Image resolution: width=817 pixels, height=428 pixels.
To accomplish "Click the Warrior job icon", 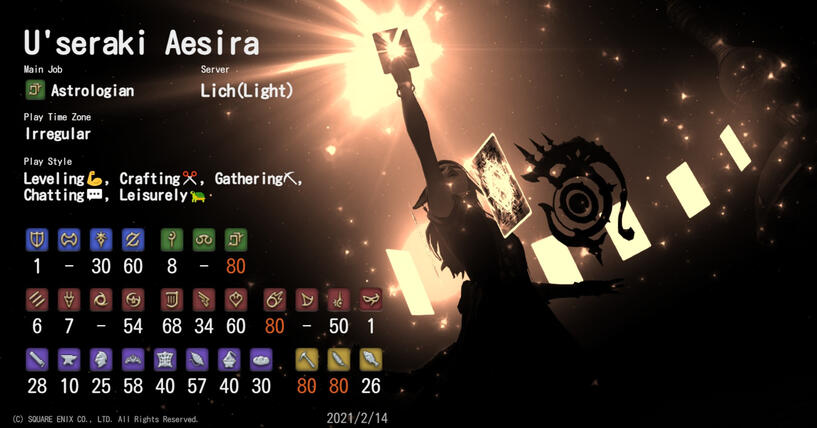I will tap(69, 239).
